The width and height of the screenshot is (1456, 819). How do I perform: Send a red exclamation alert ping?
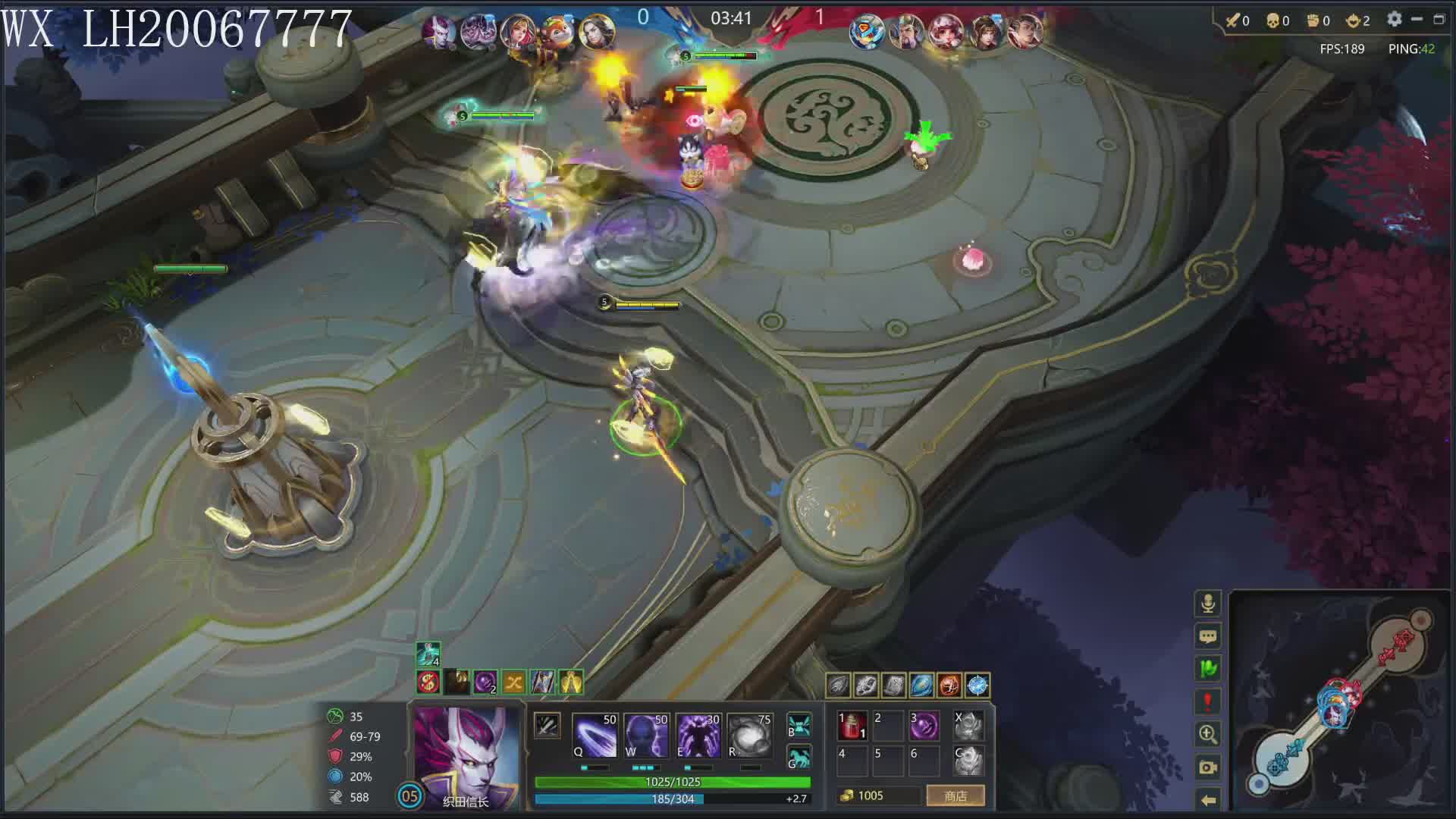pyautogui.click(x=1208, y=701)
